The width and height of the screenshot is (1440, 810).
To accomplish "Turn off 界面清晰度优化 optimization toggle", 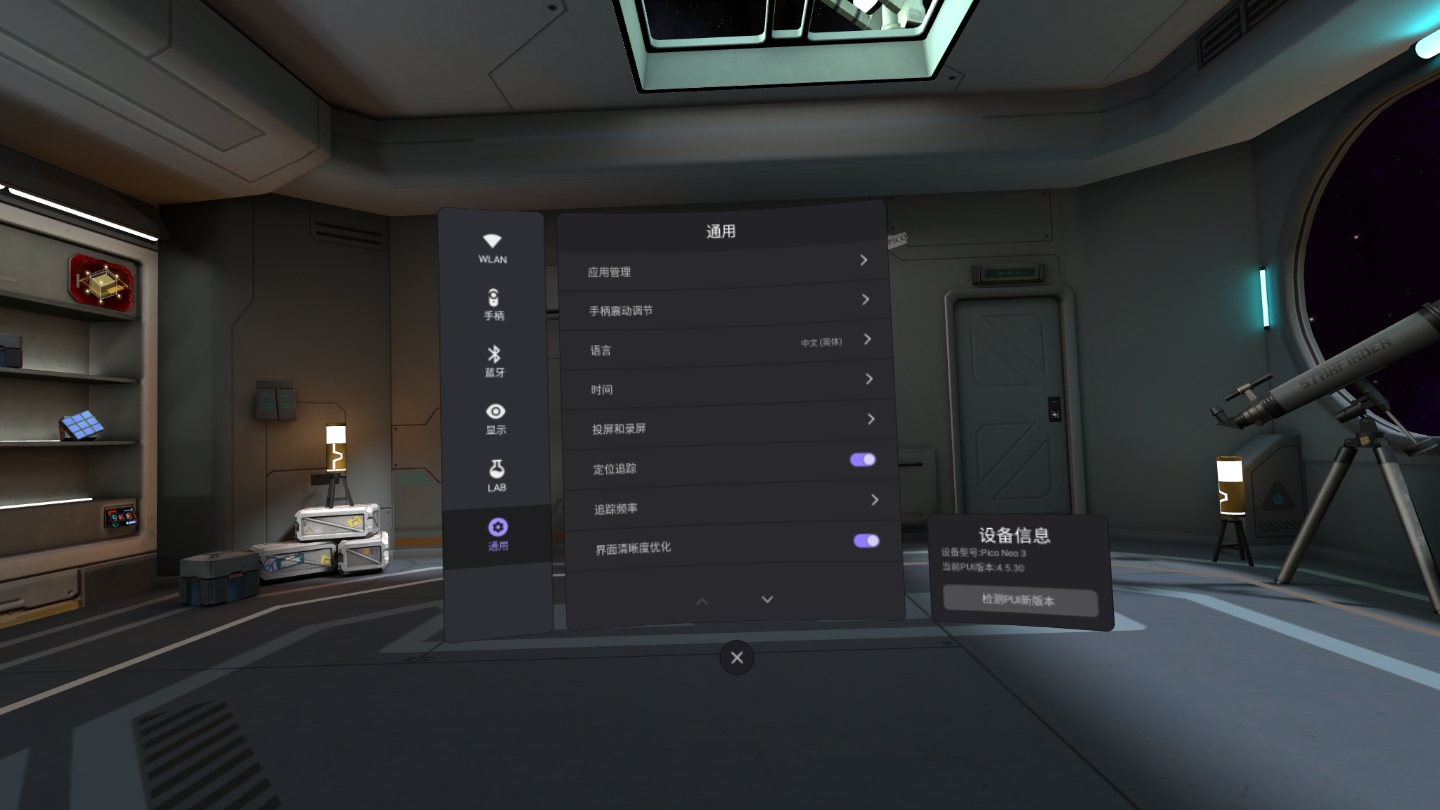I will (866, 540).
